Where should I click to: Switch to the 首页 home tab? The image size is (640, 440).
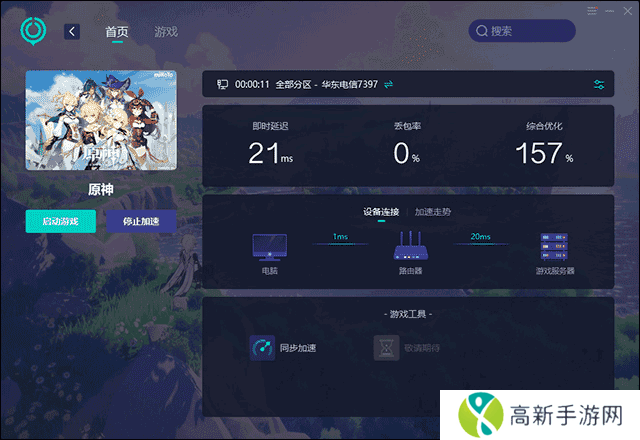pyautogui.click(x=117, y=31)
